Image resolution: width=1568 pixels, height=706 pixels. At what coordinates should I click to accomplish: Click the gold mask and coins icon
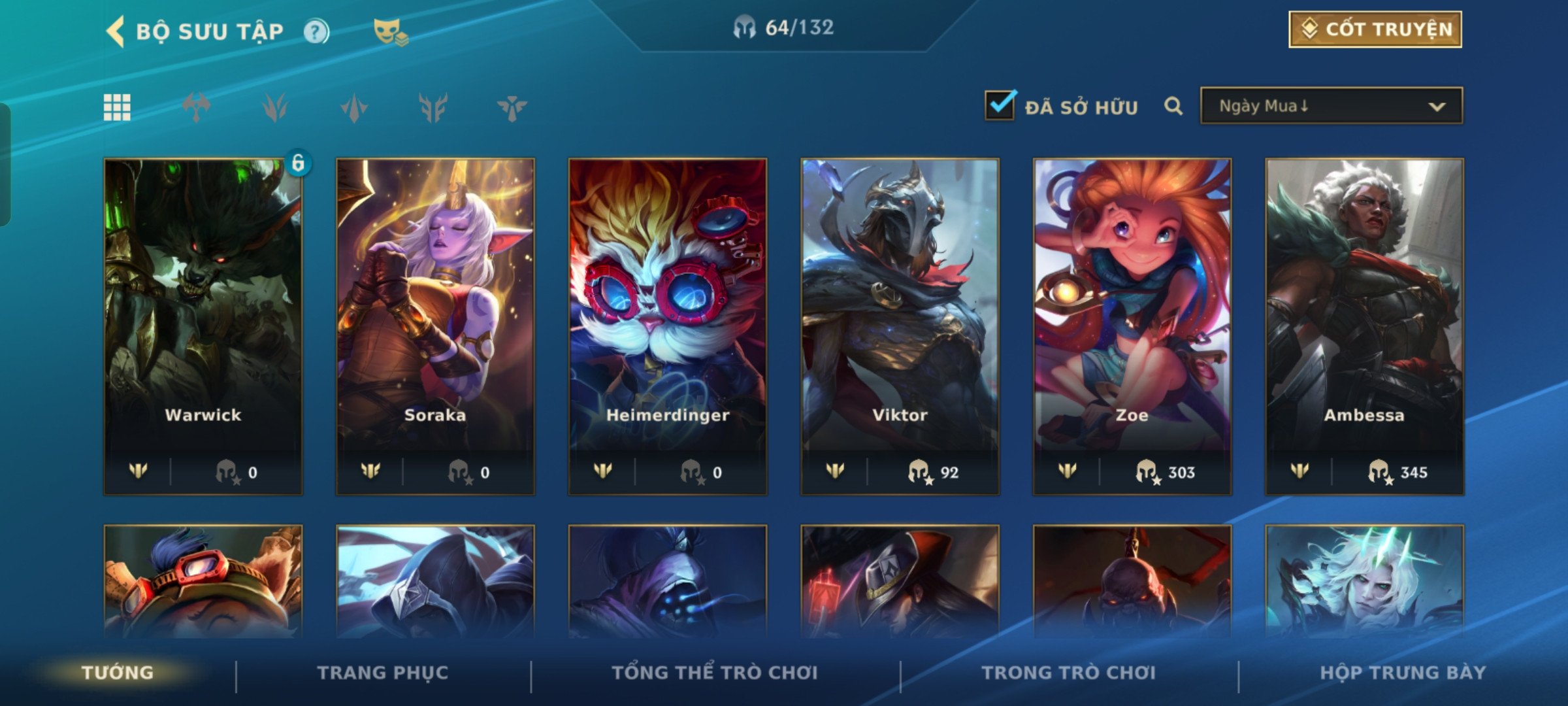pyautogui.click(x=390, y=31)
